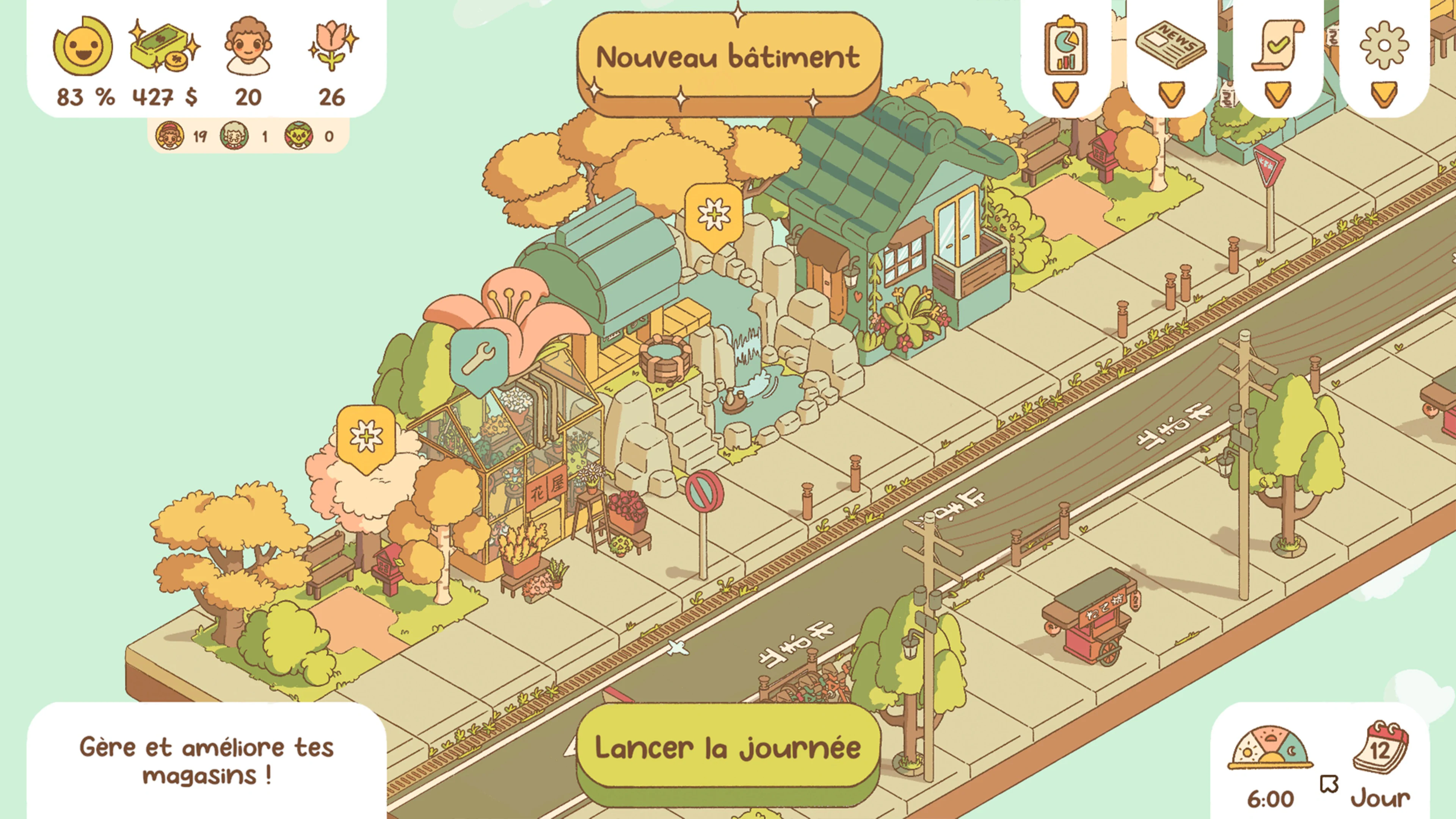Select the villager portrait showing 19

tap(169, 137)
